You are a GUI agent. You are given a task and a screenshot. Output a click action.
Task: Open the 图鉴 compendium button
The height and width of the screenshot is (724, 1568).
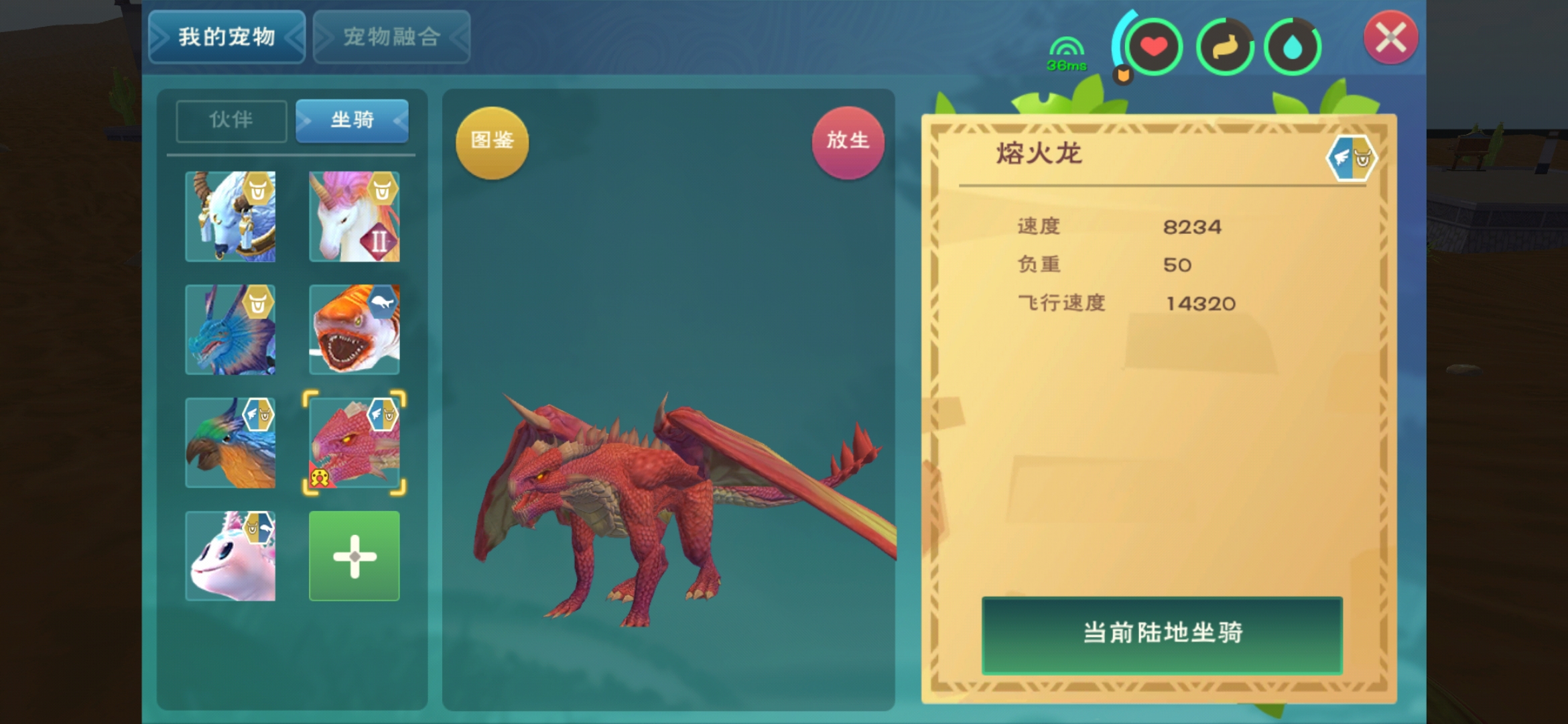(492, 141)
